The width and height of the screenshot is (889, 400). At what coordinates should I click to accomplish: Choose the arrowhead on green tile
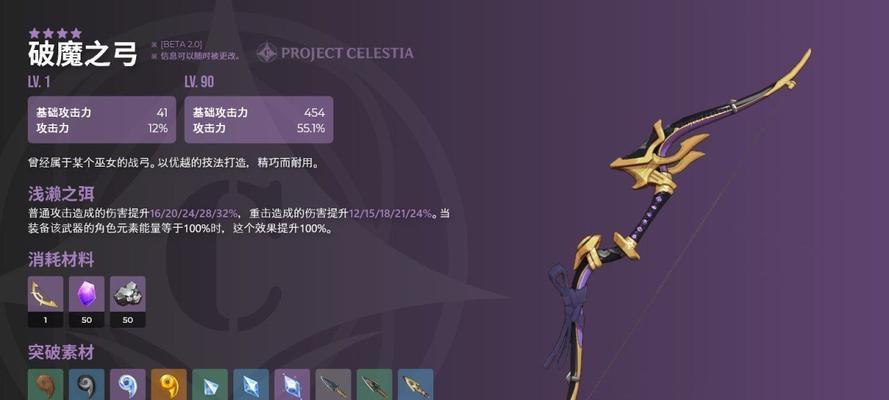[x=374, y=385]
